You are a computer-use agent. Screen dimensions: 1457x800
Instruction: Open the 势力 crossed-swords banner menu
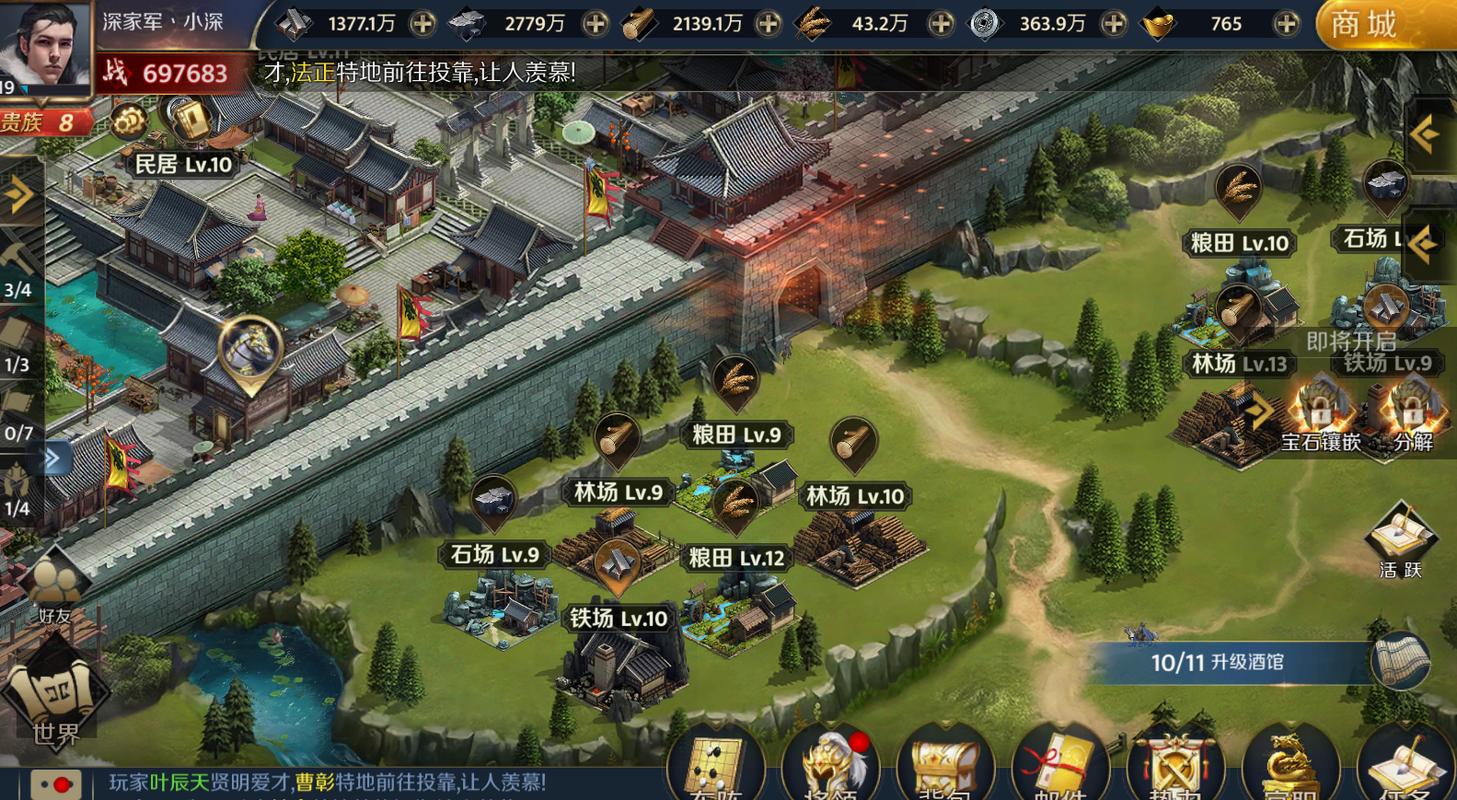[1176, 770]
